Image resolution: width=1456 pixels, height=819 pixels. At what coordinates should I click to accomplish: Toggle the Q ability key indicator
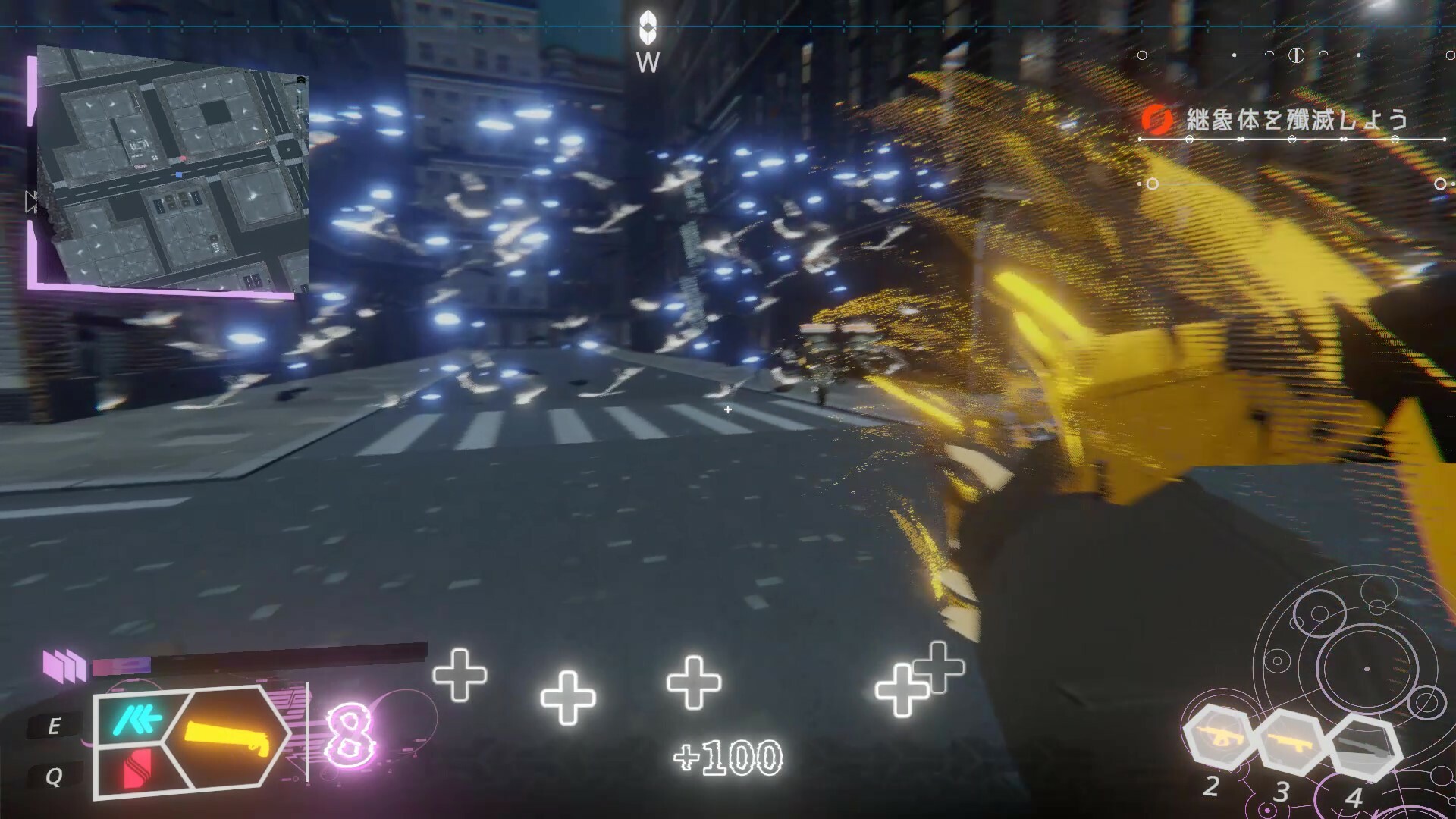tap(53, 776)
